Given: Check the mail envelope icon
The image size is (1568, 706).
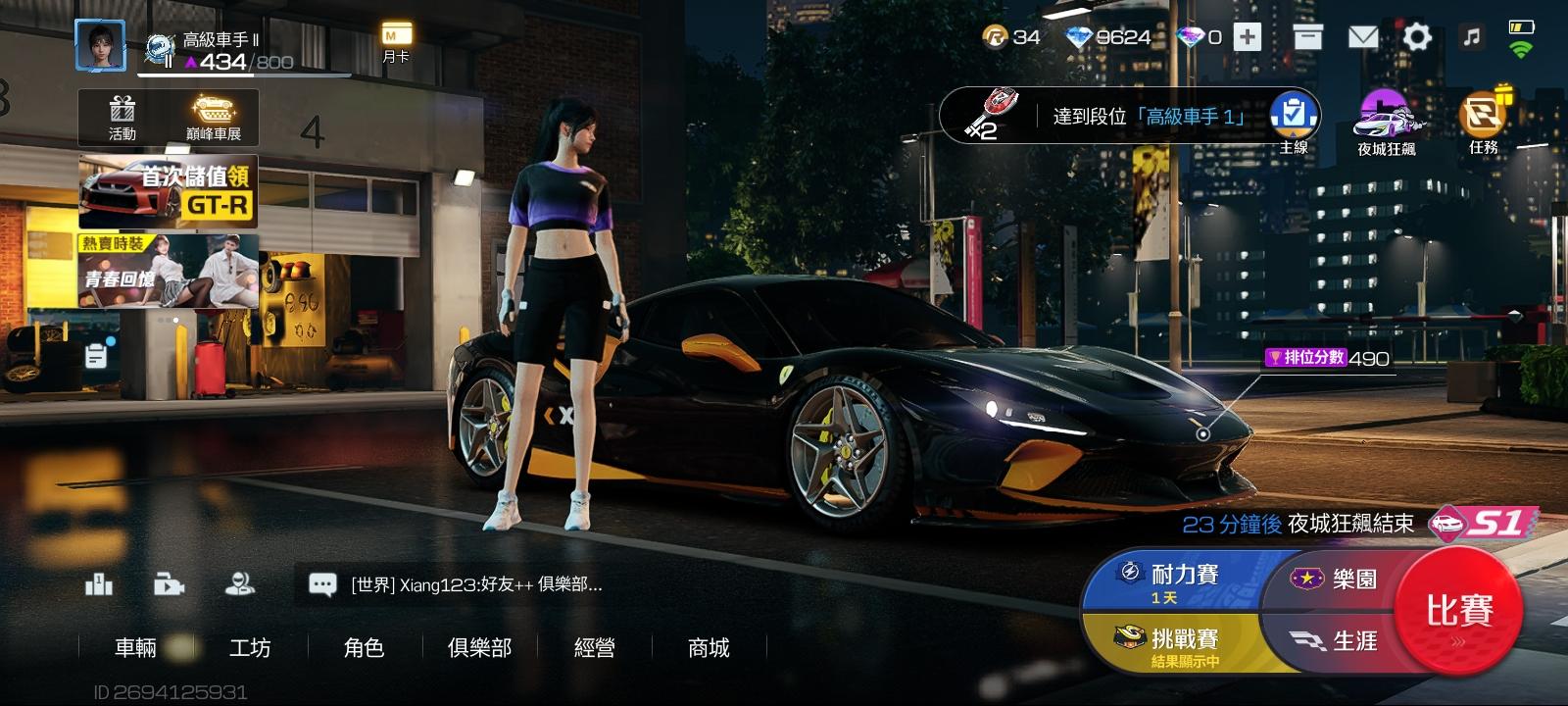Looking at the screenshot, I should pos(1362,38).
